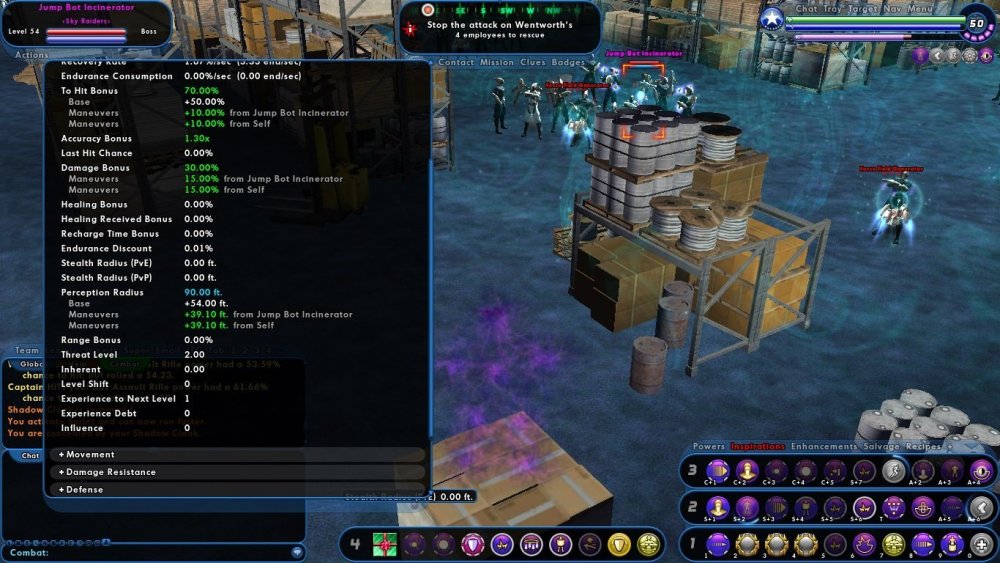Viewport: 1000px width, 563px height.
Task: Activate the silver running figure power
Action: (x=893, y=470)
